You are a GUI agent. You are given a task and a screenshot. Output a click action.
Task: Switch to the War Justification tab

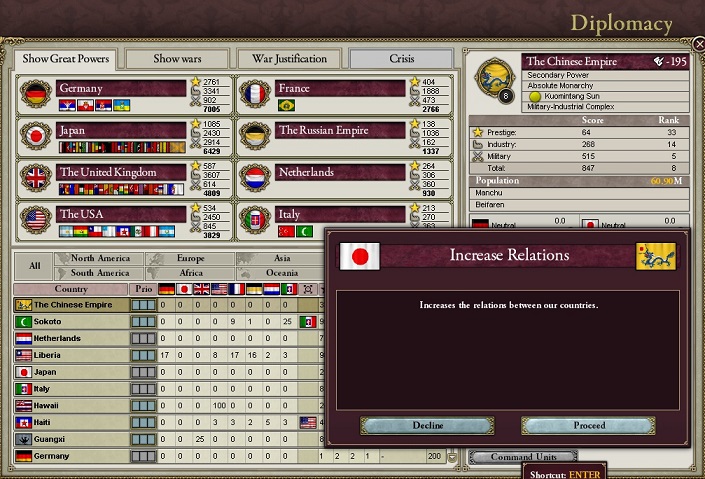click(289, 59)
